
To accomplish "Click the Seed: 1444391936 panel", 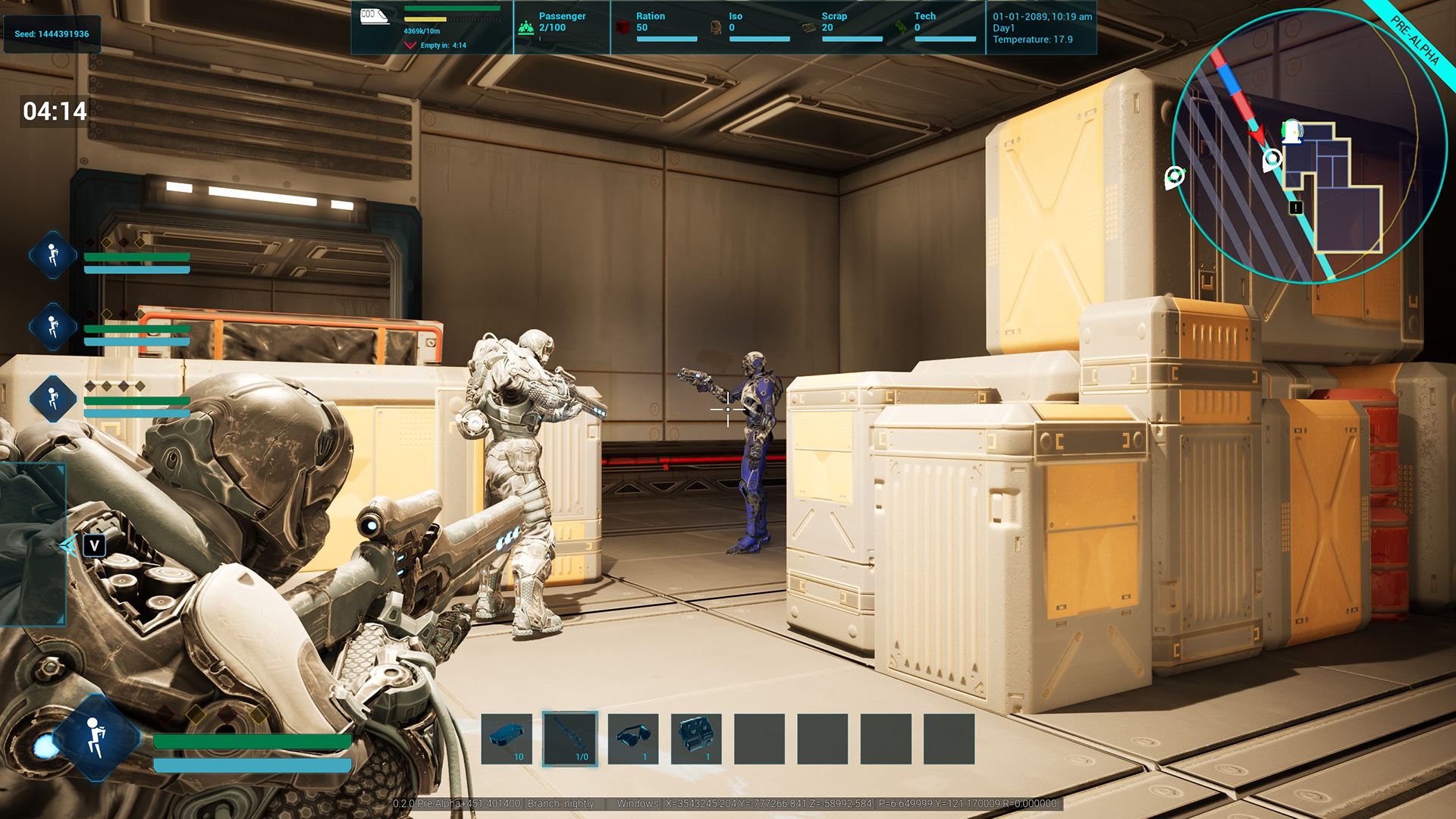I will point(52,33).
